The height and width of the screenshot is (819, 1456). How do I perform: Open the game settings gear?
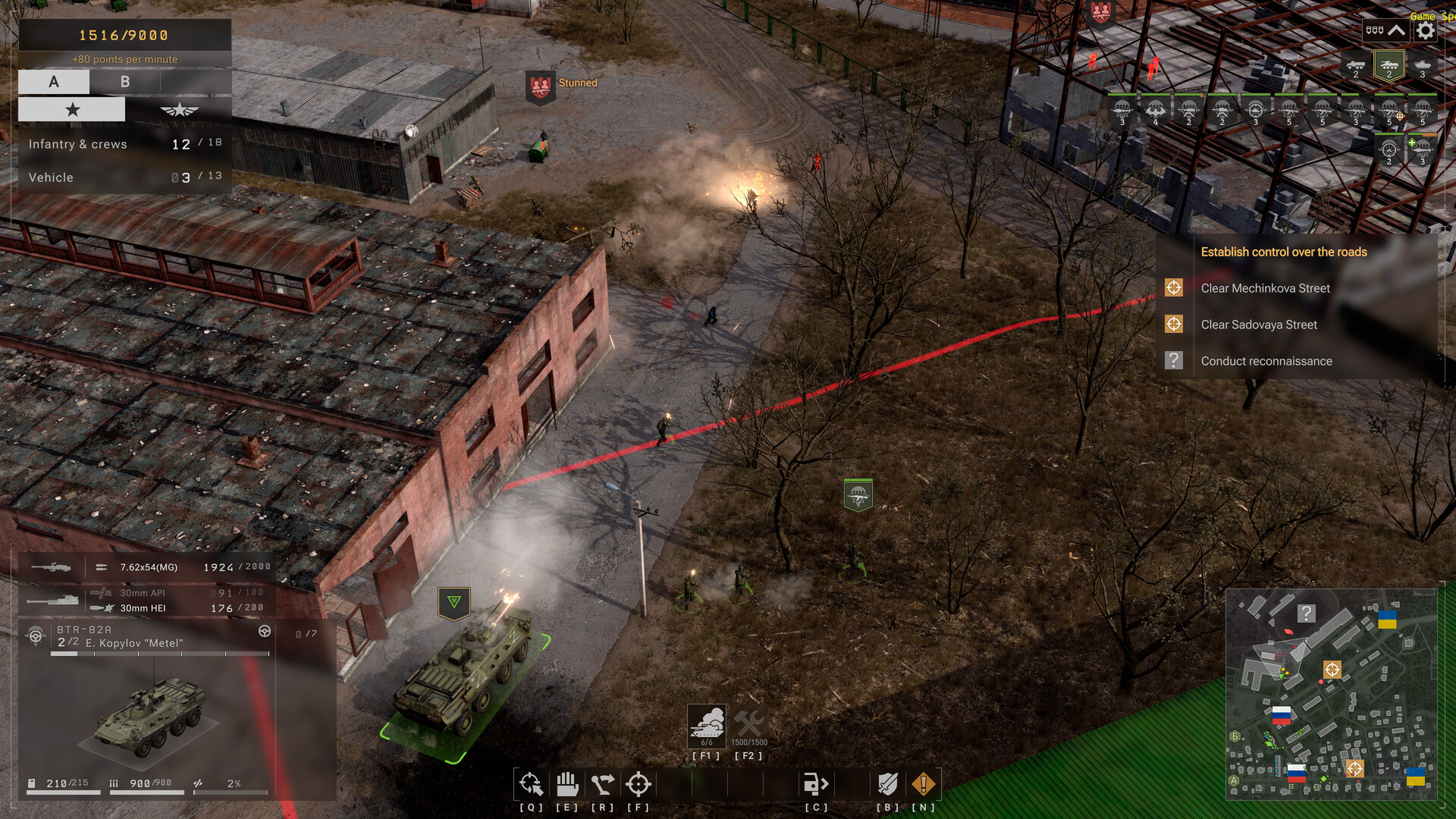coord(1425,31)
